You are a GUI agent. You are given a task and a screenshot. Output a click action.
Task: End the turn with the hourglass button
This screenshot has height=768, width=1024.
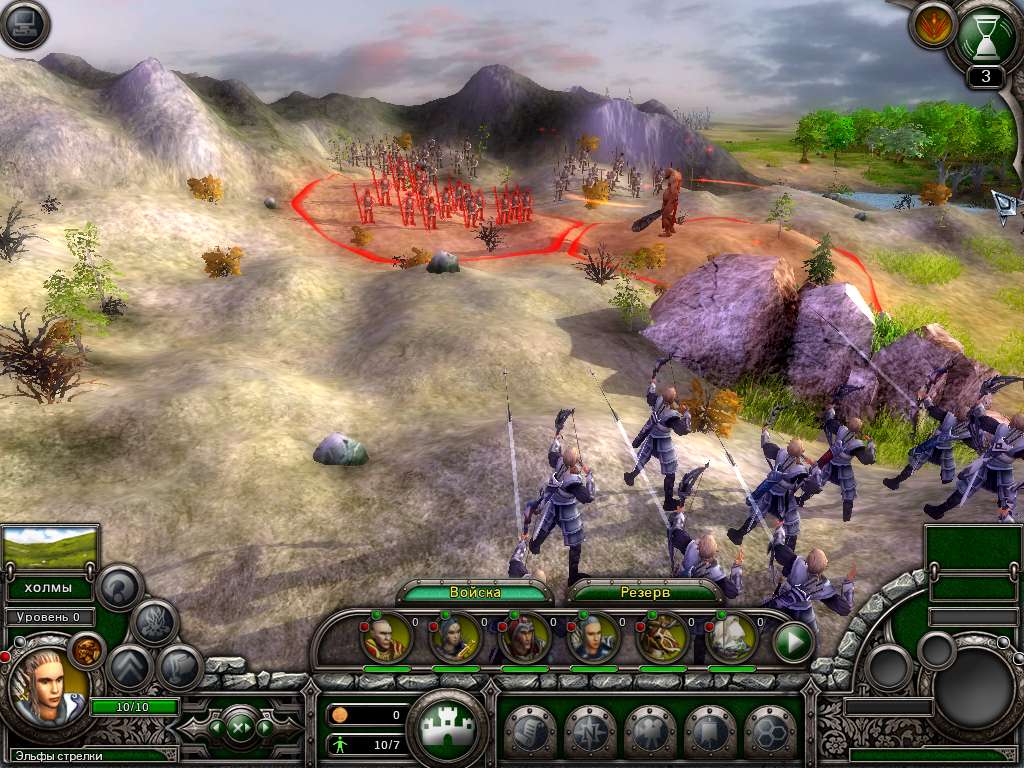point(987,36)
